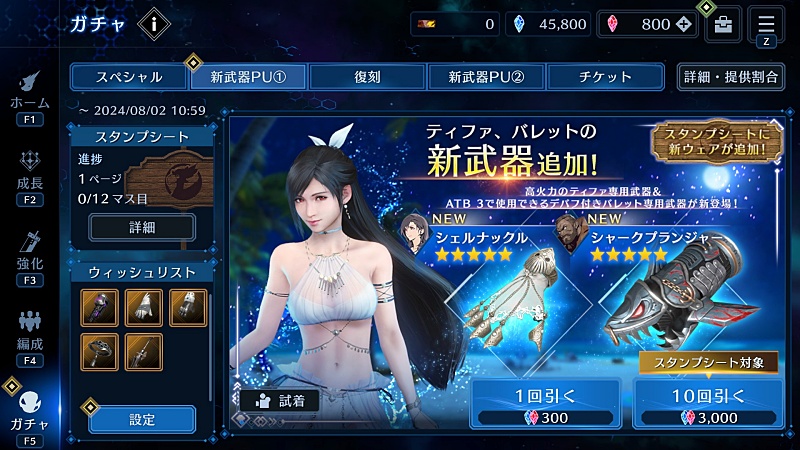Switch to the スペシャル gacha tab
The width and height of the screenshot is (800, 450).
click(x=129, y=77)
